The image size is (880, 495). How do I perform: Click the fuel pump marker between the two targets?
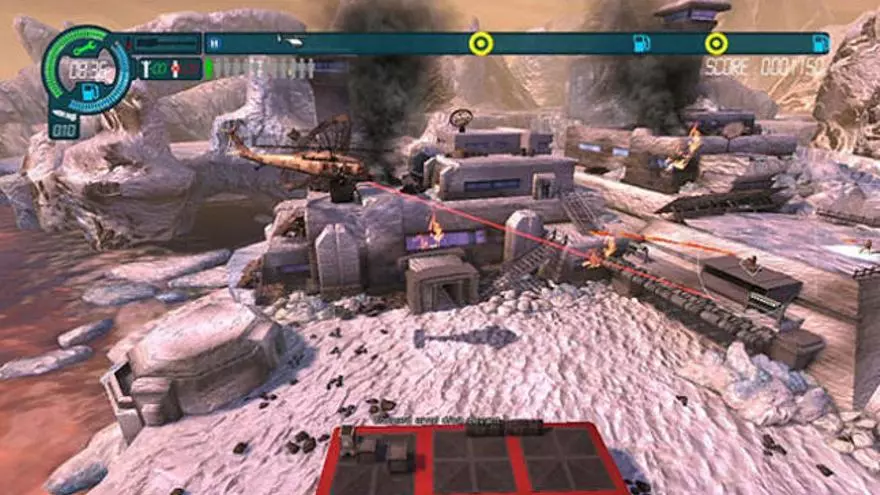click(641, 43)
